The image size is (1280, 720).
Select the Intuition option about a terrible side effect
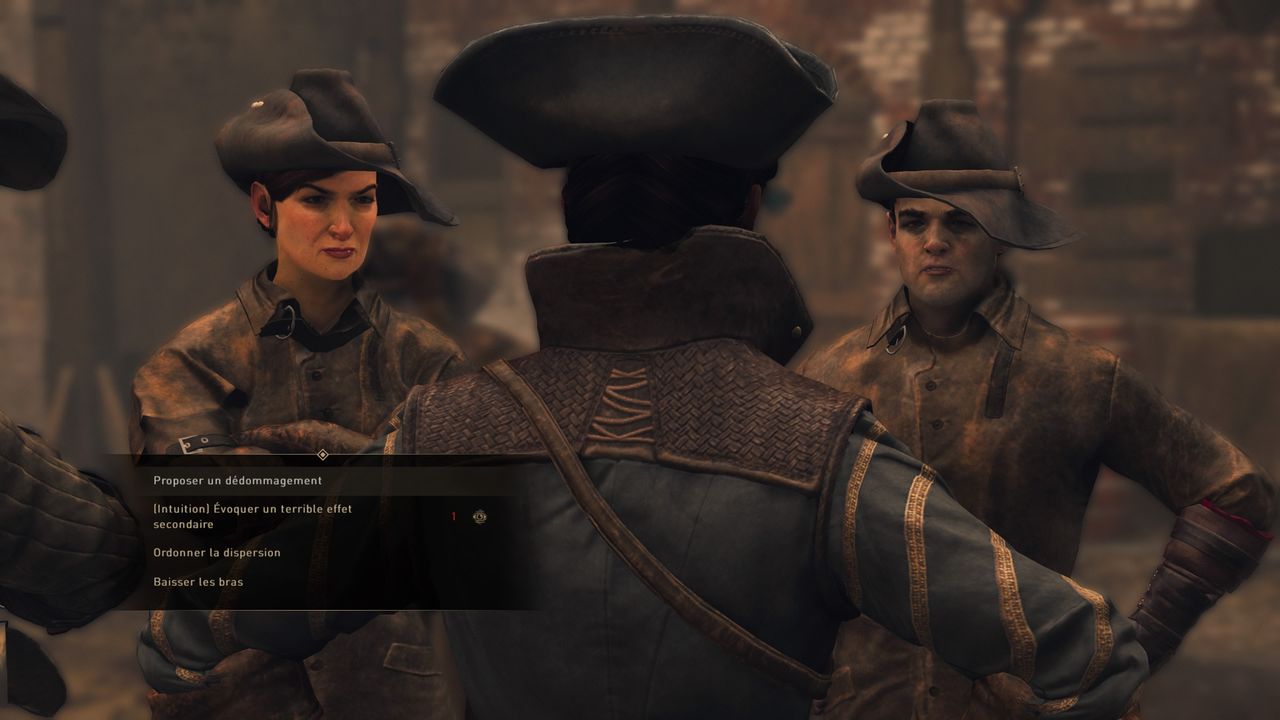(x=252, y=516)
